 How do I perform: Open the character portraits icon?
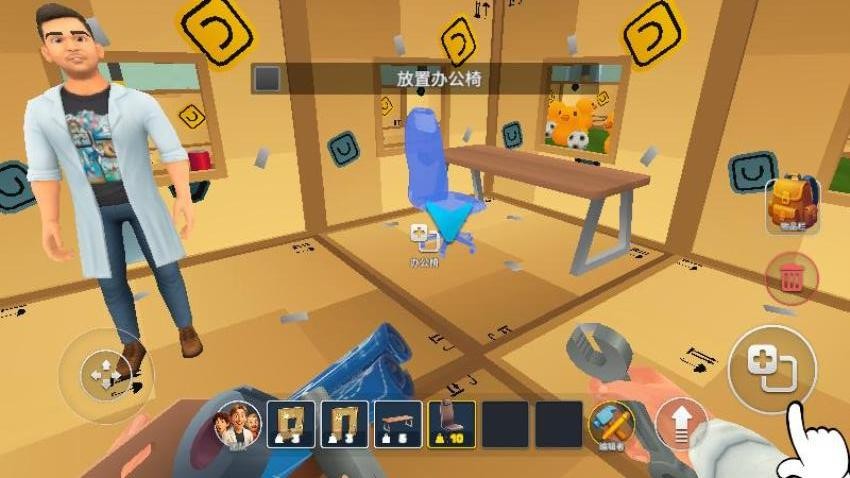239,424
